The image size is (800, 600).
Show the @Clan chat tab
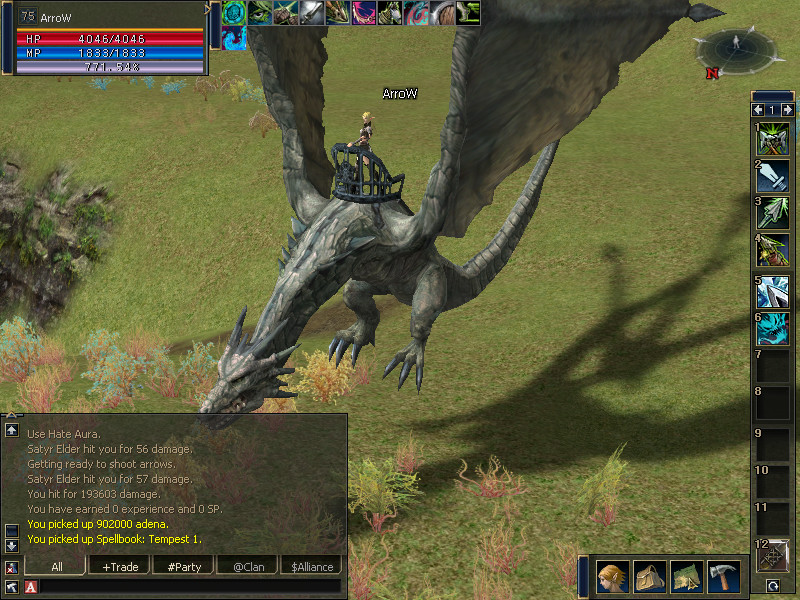248,567
